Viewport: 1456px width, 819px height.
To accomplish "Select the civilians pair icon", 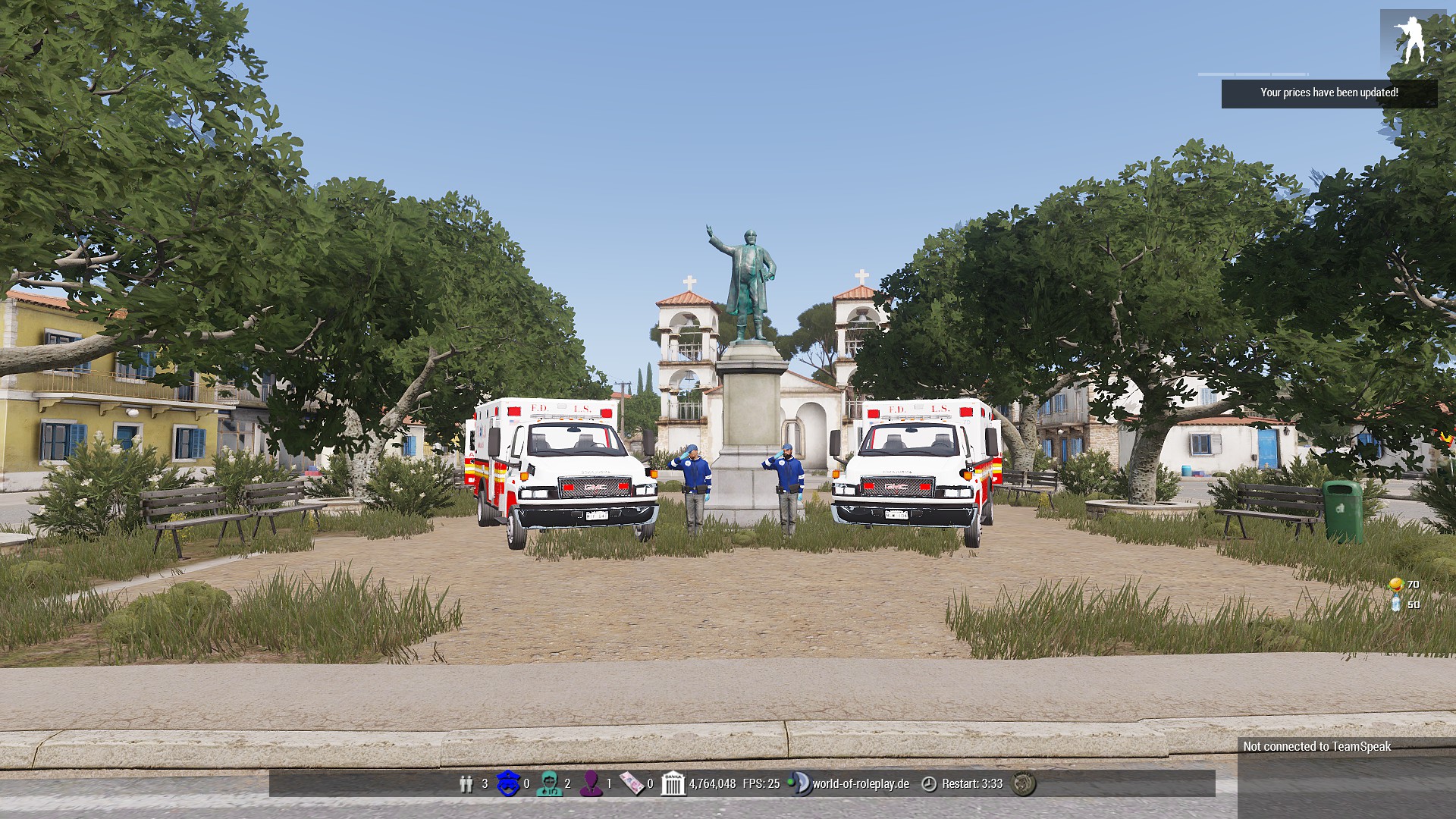I will tap(466, 783).
